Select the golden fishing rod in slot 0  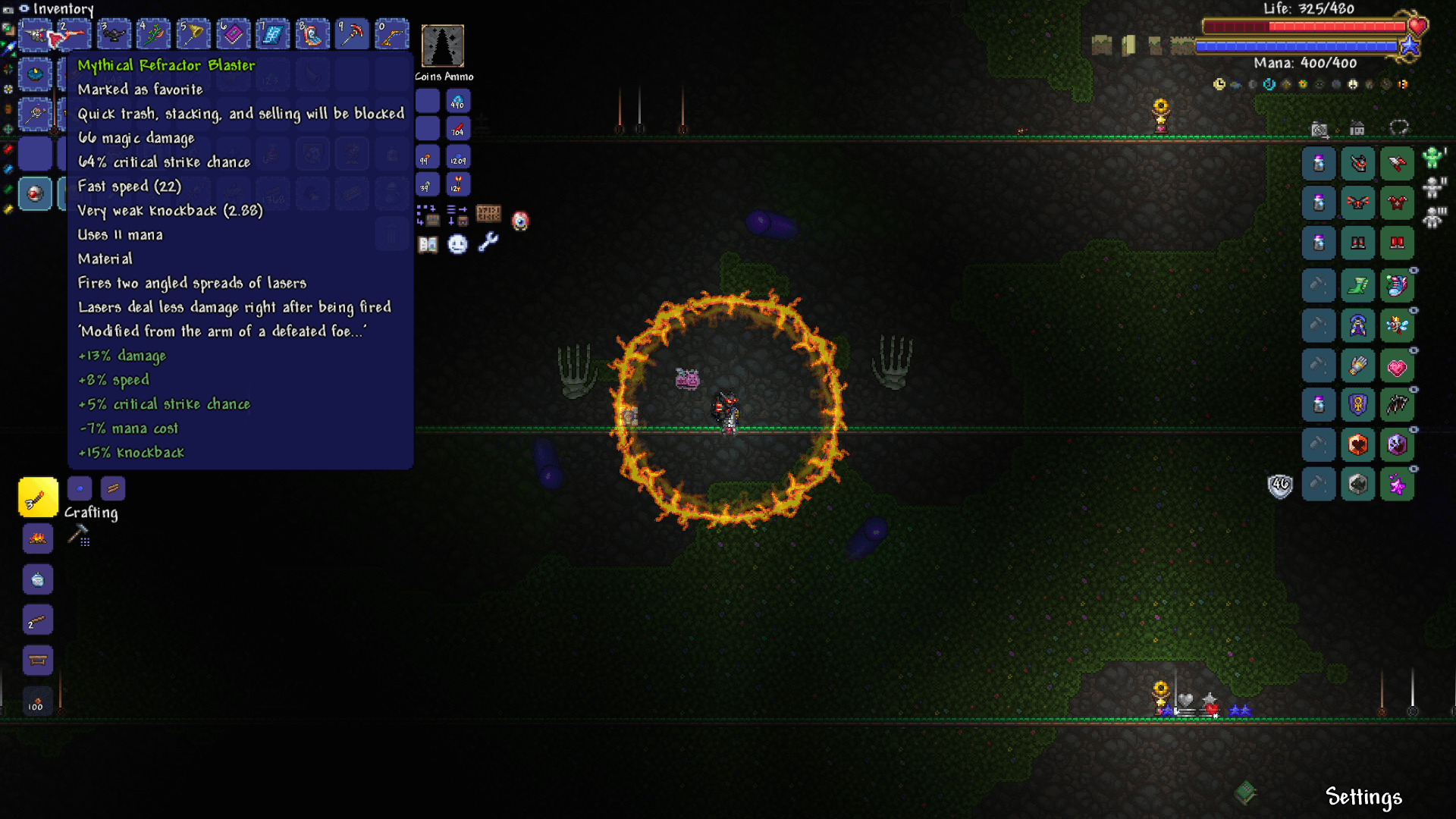[391, 34]
